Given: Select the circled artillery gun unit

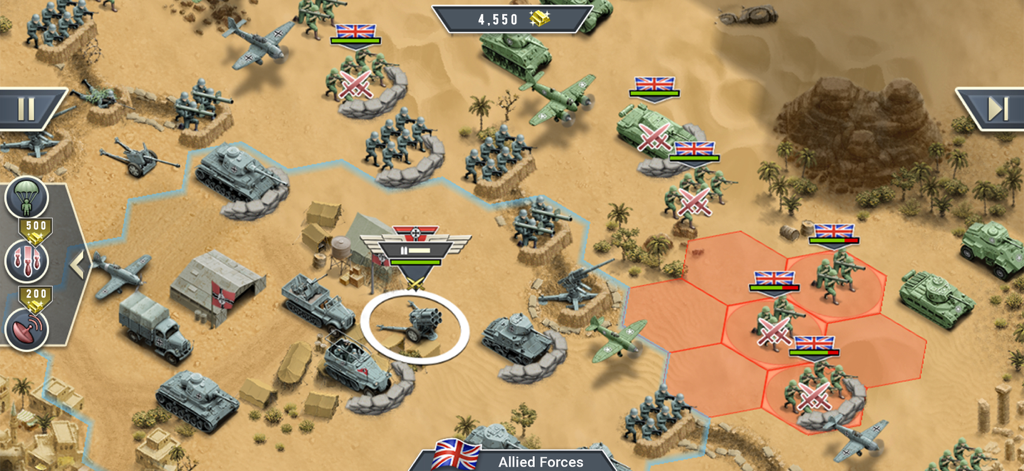Looking at the screenshot, I should (414, 325).
